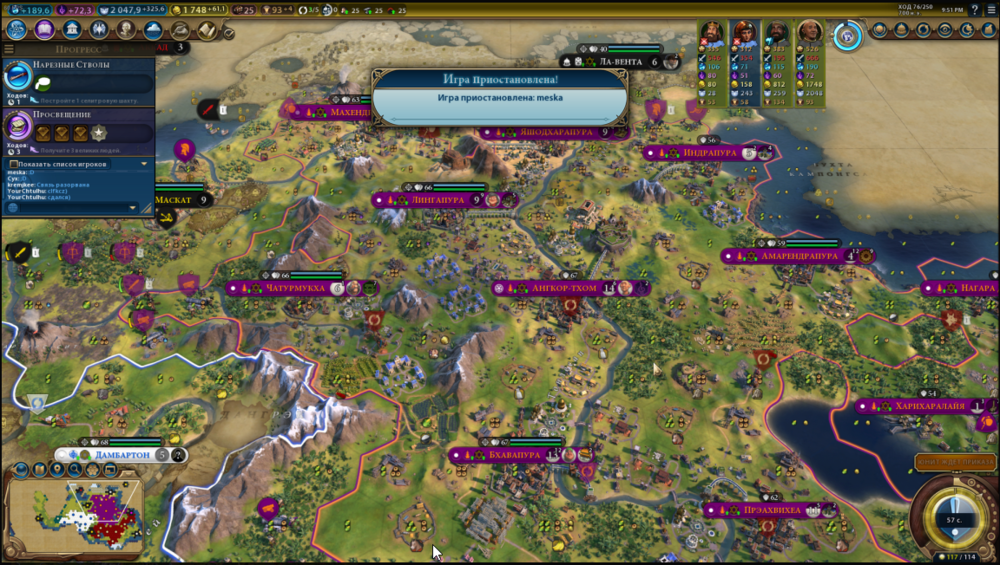This screenshot has height=565, width=1000.
Task: Select the Нарезные Стволы research entry
Action: click(78, 82)
